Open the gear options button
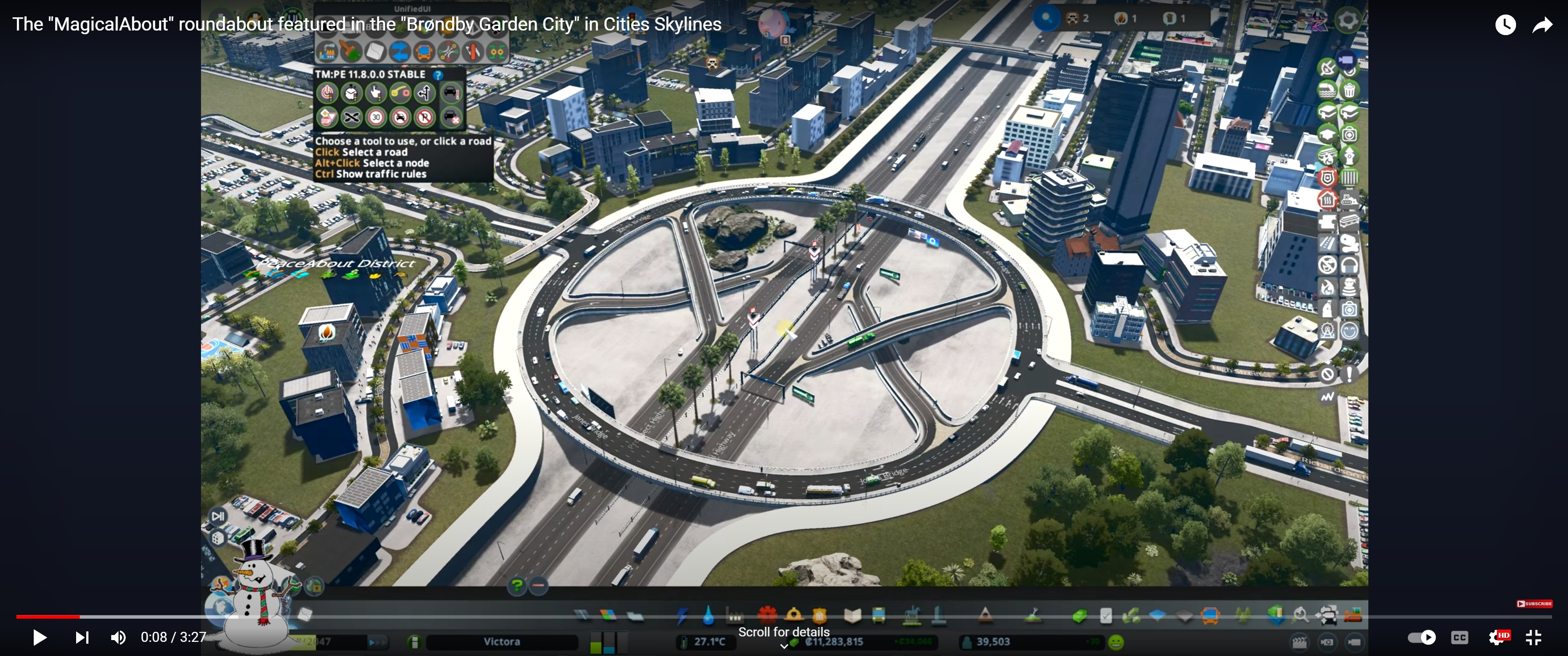 1348,20
